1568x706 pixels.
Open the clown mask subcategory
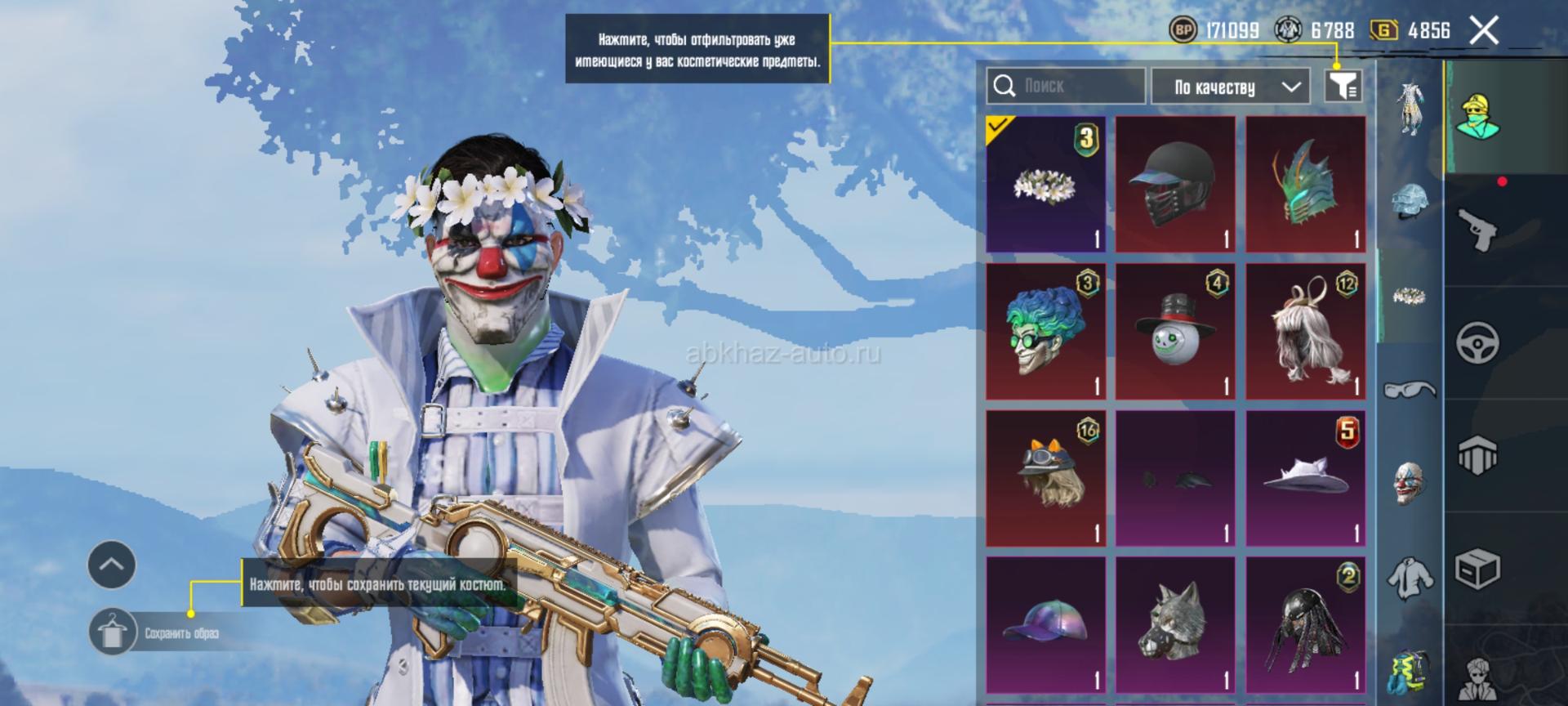(1409, 482)
